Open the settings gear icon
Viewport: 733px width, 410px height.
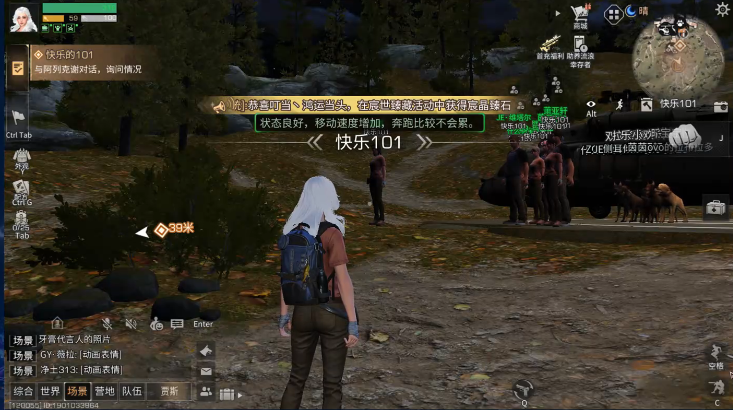(722, 9)
